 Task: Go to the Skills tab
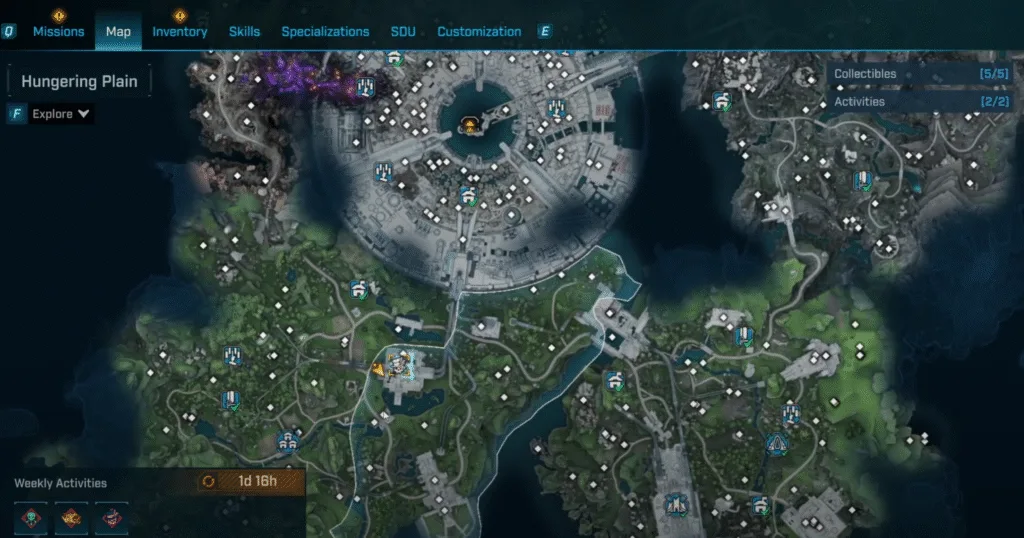click(x=244, y=31)
